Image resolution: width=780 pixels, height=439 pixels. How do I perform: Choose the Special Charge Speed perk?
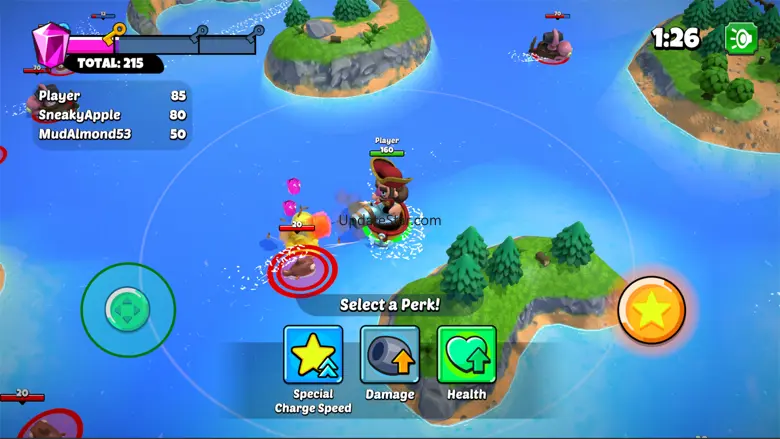pyautogui.click(x=313, y=355)
